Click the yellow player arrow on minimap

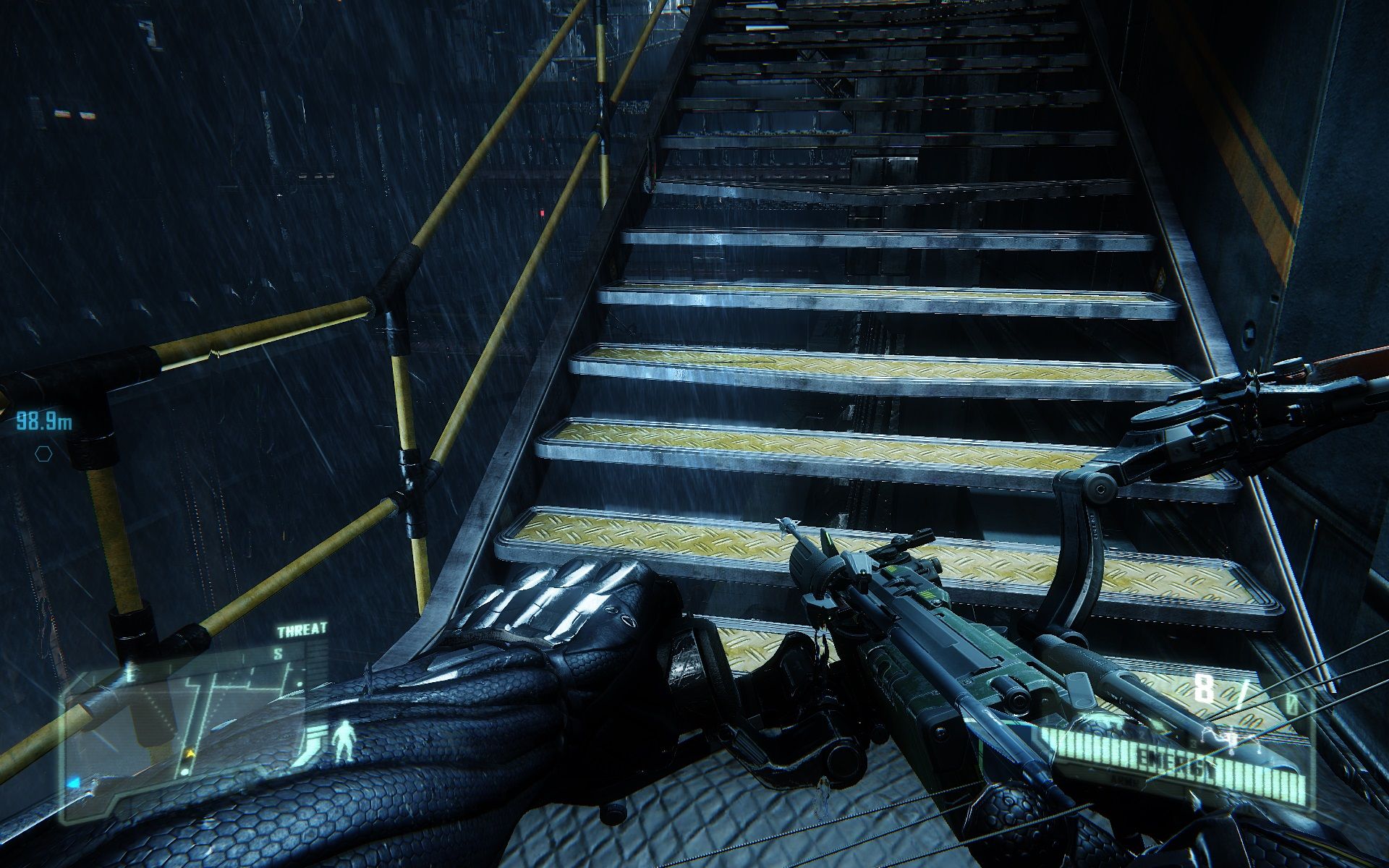point(191,754)
